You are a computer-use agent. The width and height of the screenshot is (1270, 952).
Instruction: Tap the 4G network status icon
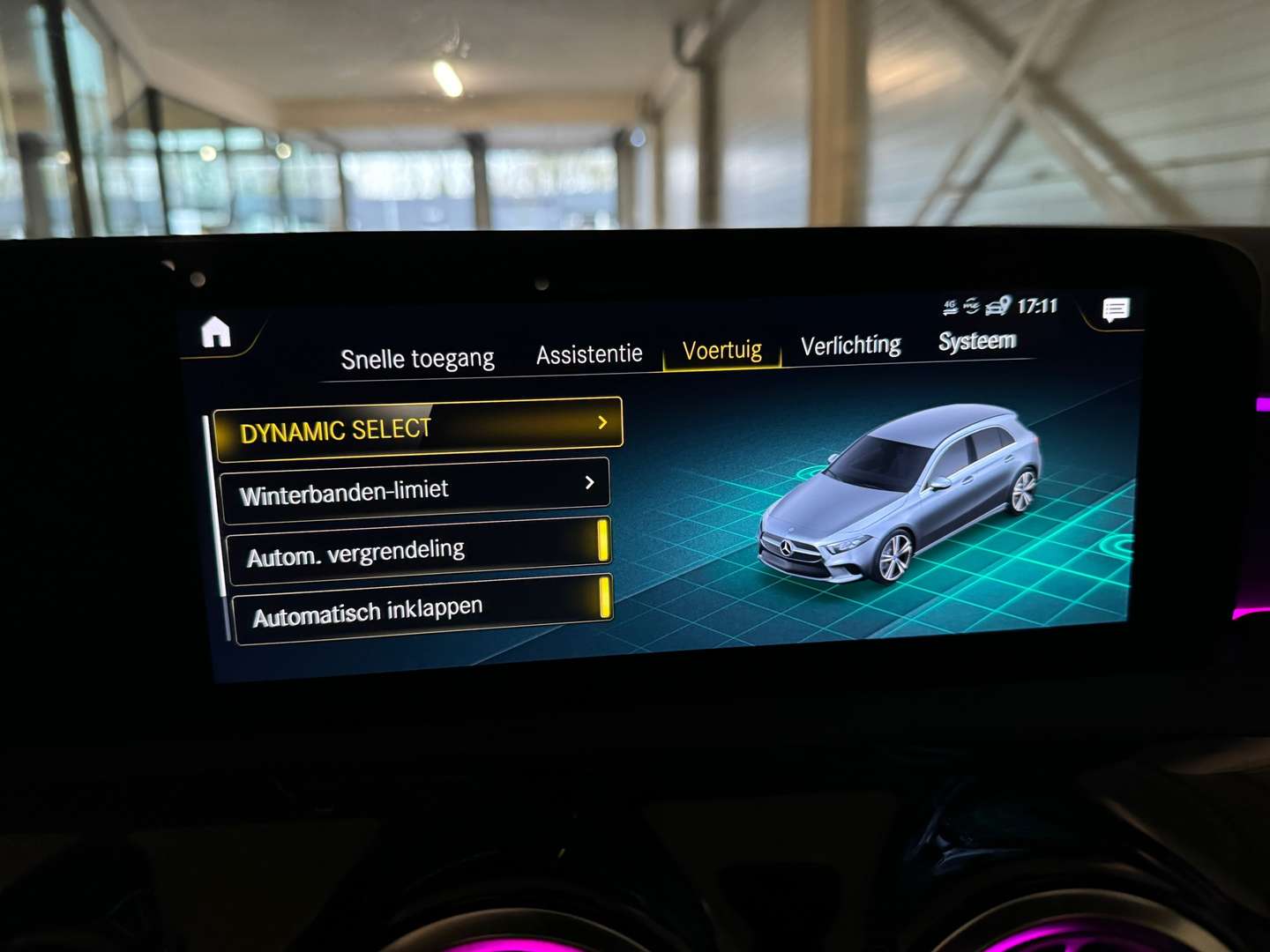coord(950,306)
